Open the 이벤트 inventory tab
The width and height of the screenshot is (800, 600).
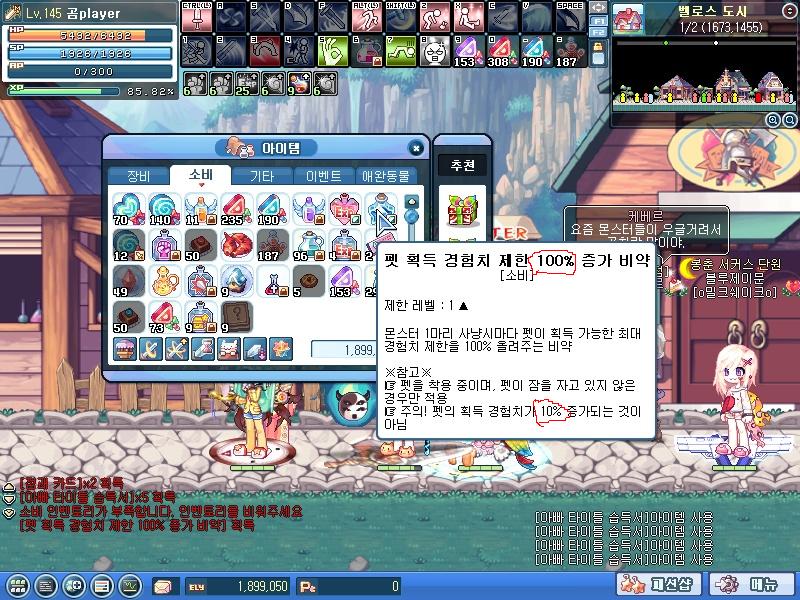click(x=323, y=176)
